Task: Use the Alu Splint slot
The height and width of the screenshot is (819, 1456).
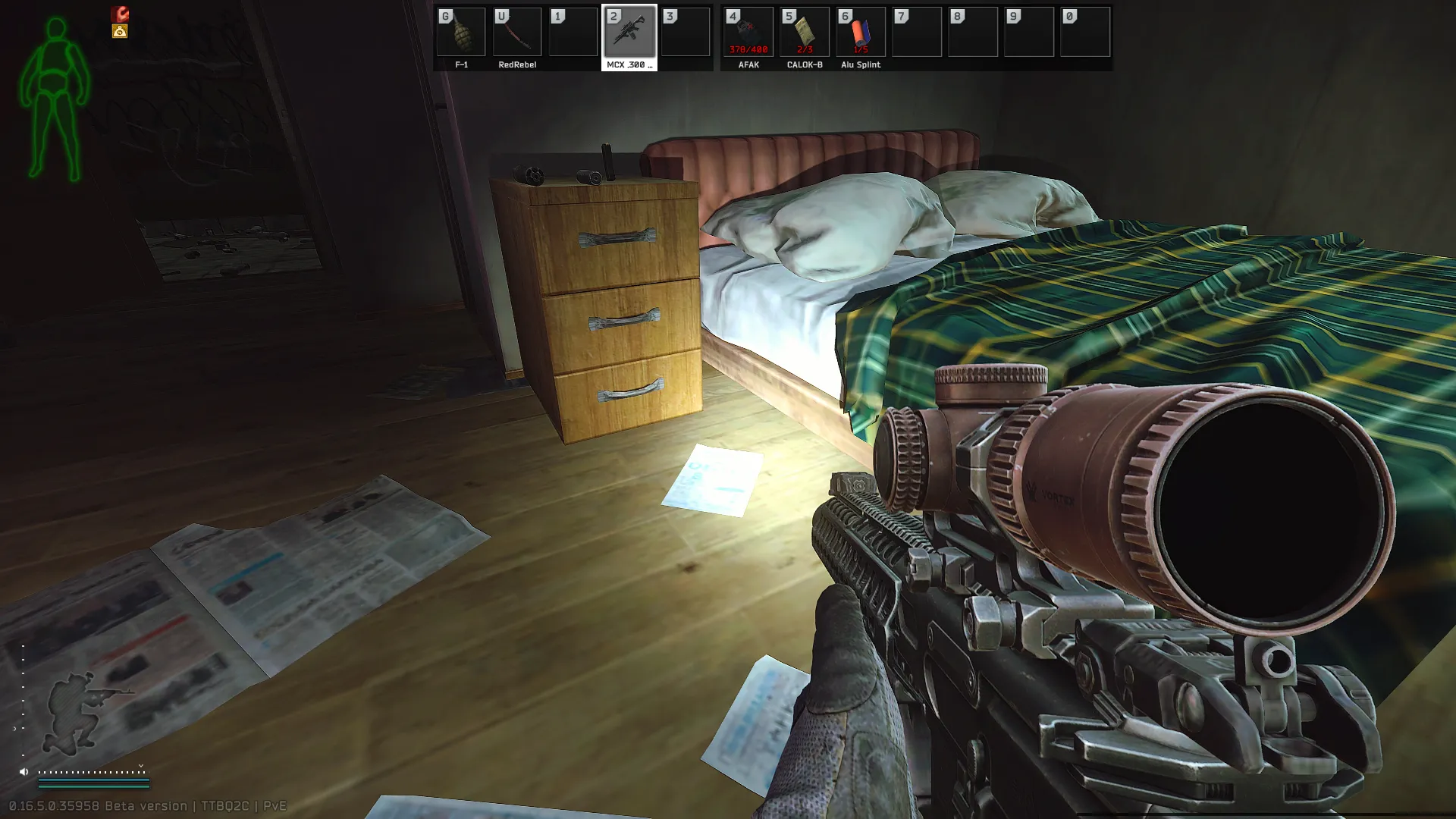Action: tap(861, 33)
